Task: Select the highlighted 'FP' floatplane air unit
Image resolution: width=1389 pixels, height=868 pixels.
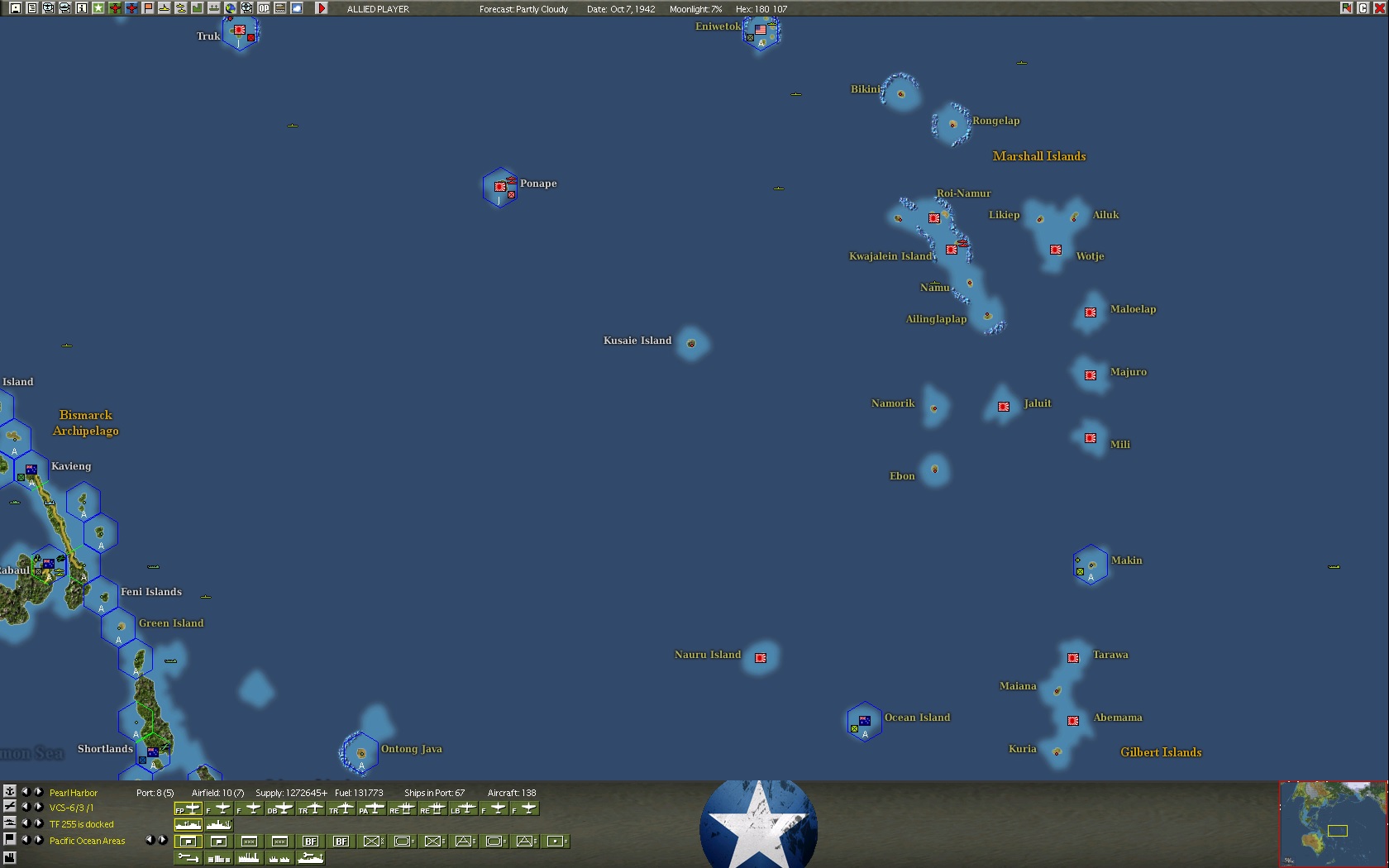Action: pos(189,808)
